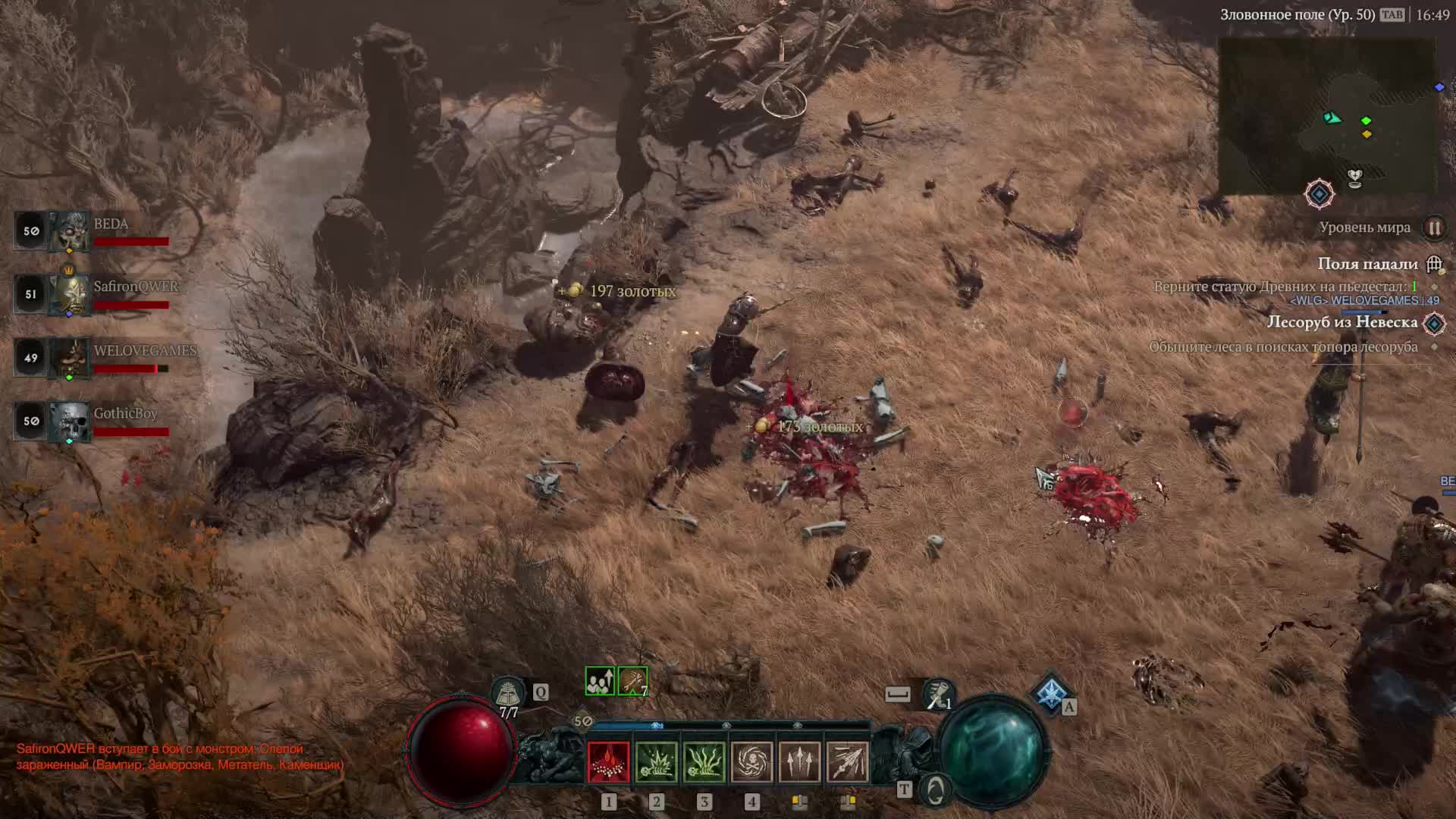Select SafironQWER's party portrait
The image size is (1456, 819).
click(x=70, y=293)
